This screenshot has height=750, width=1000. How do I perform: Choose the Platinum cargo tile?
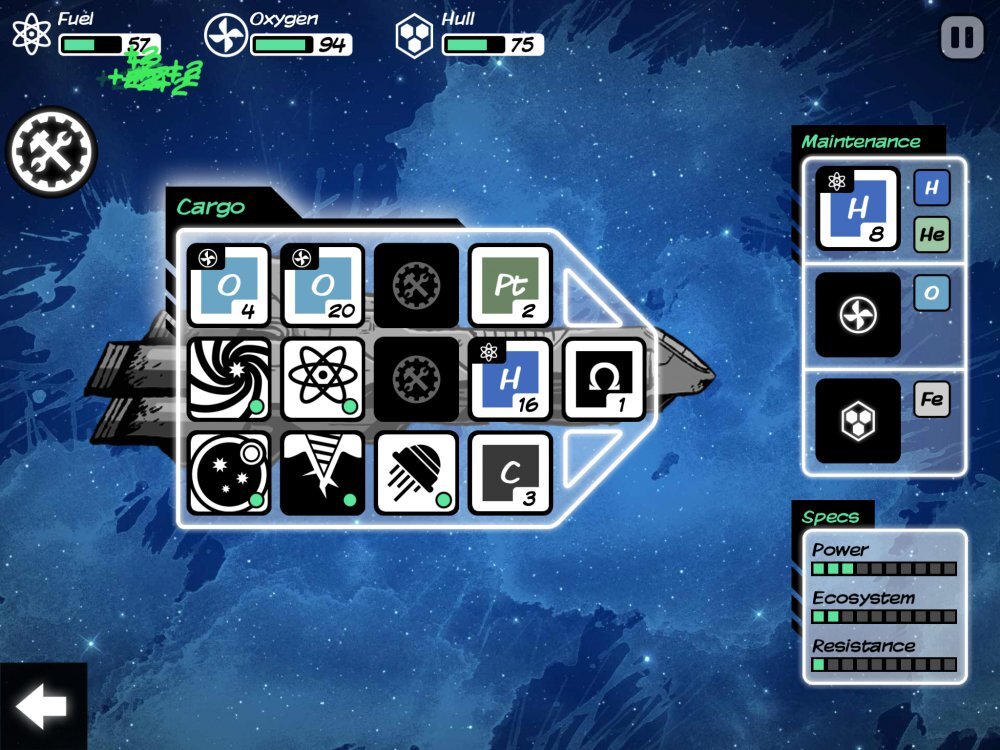pos(510,285)
